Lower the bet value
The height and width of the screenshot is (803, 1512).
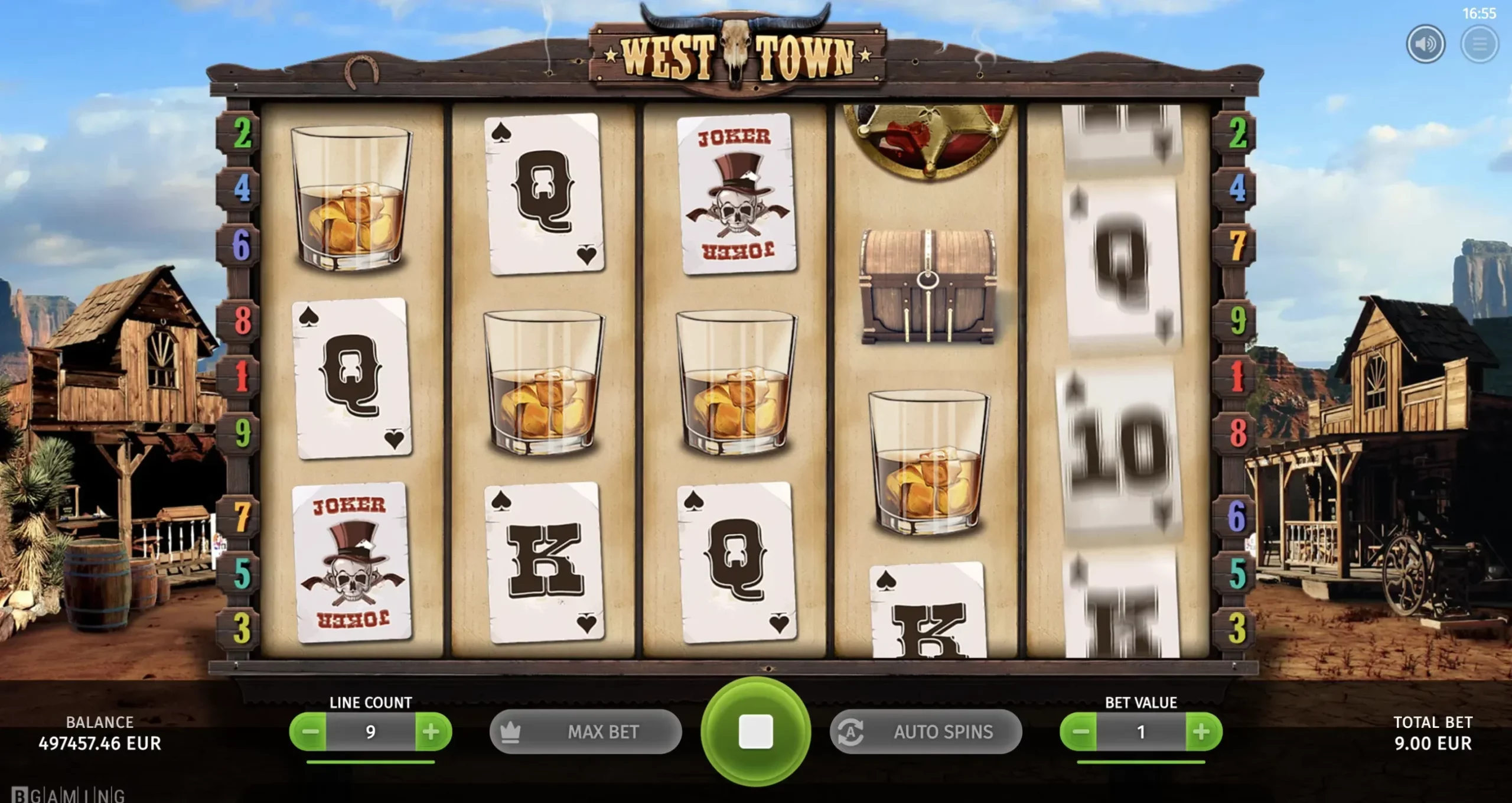[1080, 732]
